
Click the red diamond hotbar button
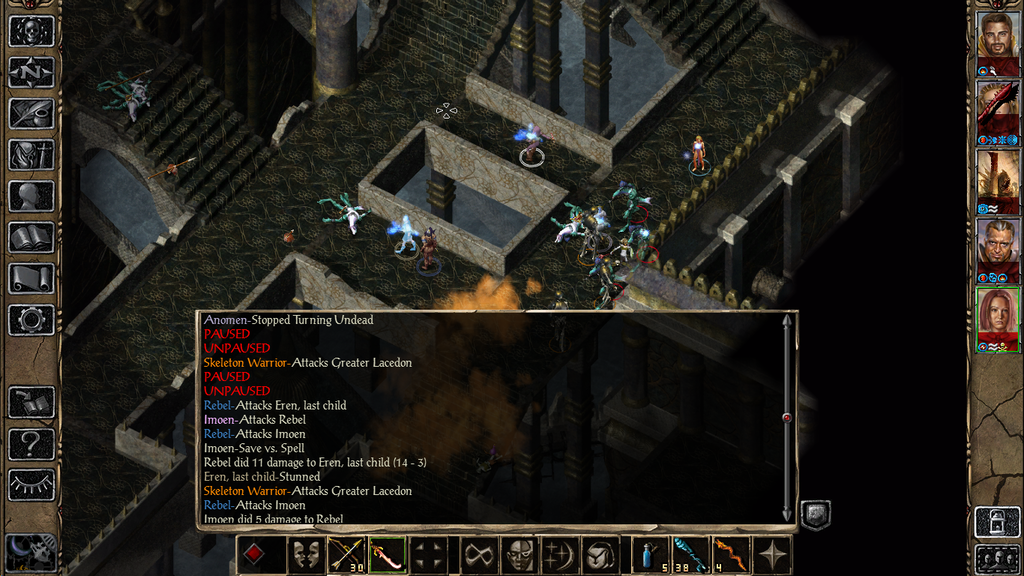click(255, 555)
